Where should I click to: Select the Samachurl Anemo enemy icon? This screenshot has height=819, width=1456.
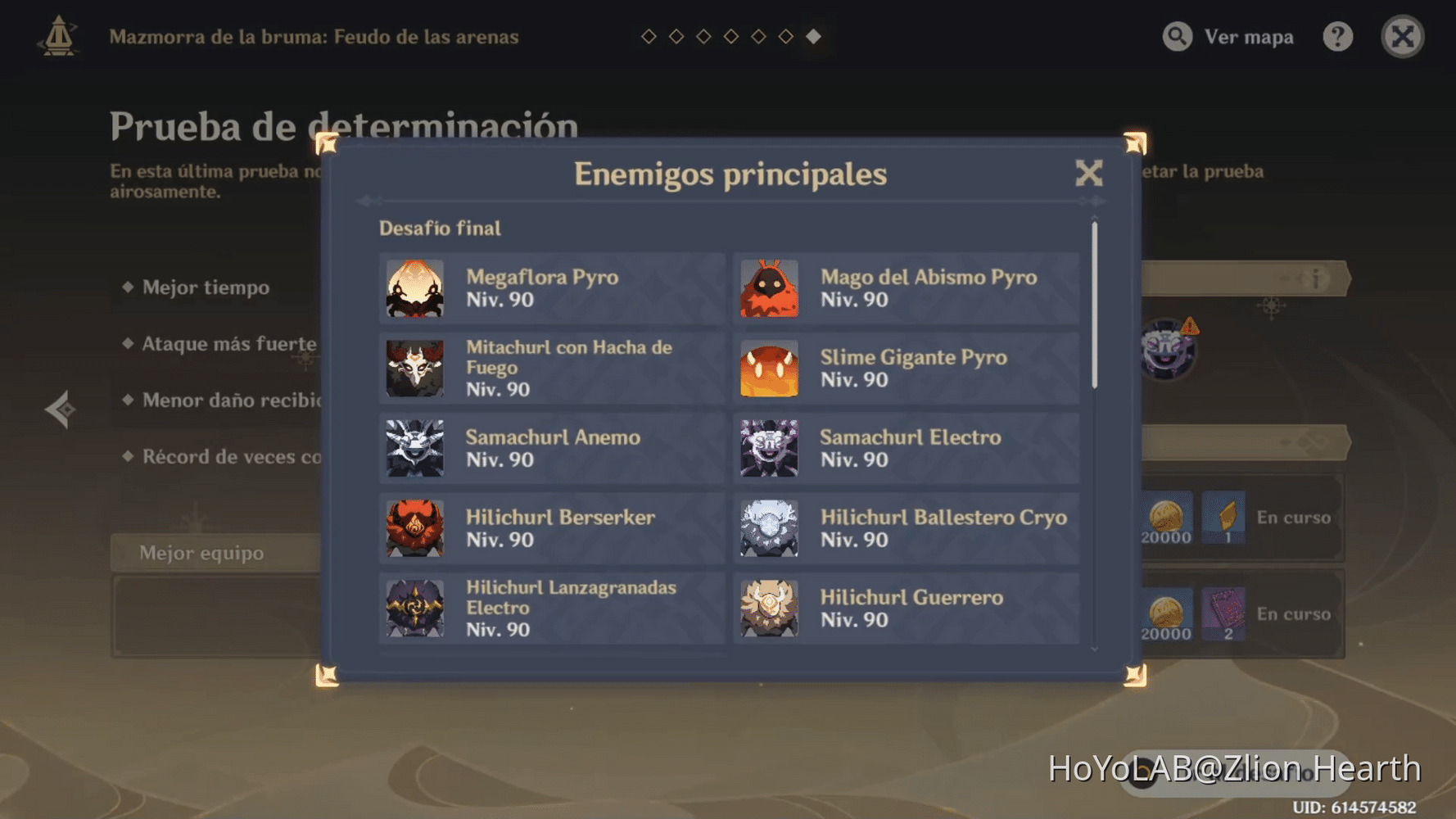tap(414, 448)
